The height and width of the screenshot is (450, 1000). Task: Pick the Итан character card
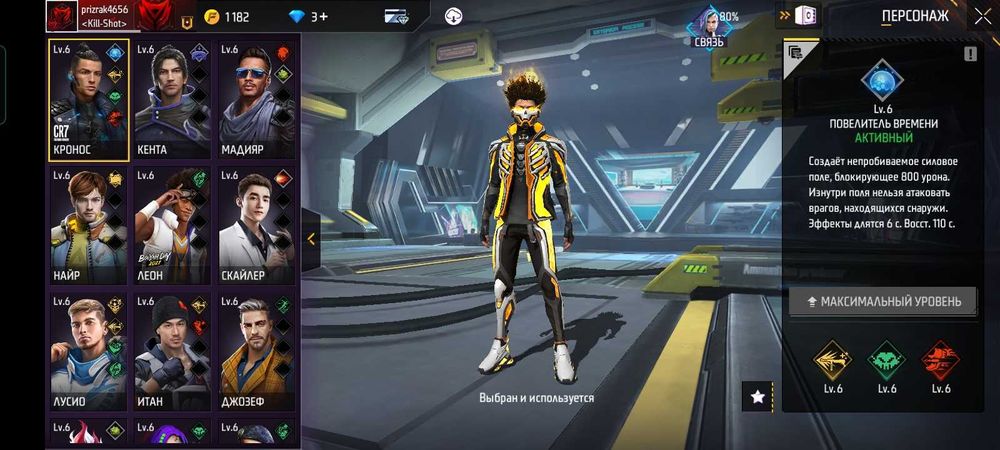click(173, 352)
